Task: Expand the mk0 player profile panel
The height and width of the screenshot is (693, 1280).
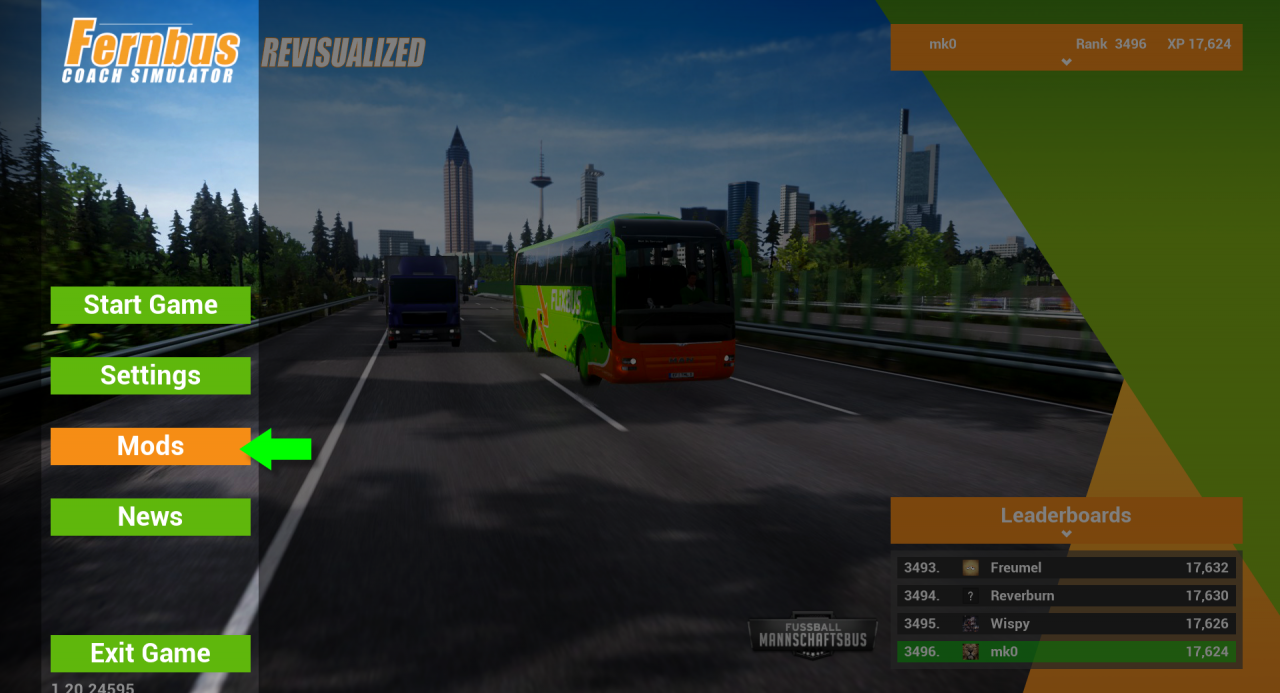Action: click(x=1066, y=62)
